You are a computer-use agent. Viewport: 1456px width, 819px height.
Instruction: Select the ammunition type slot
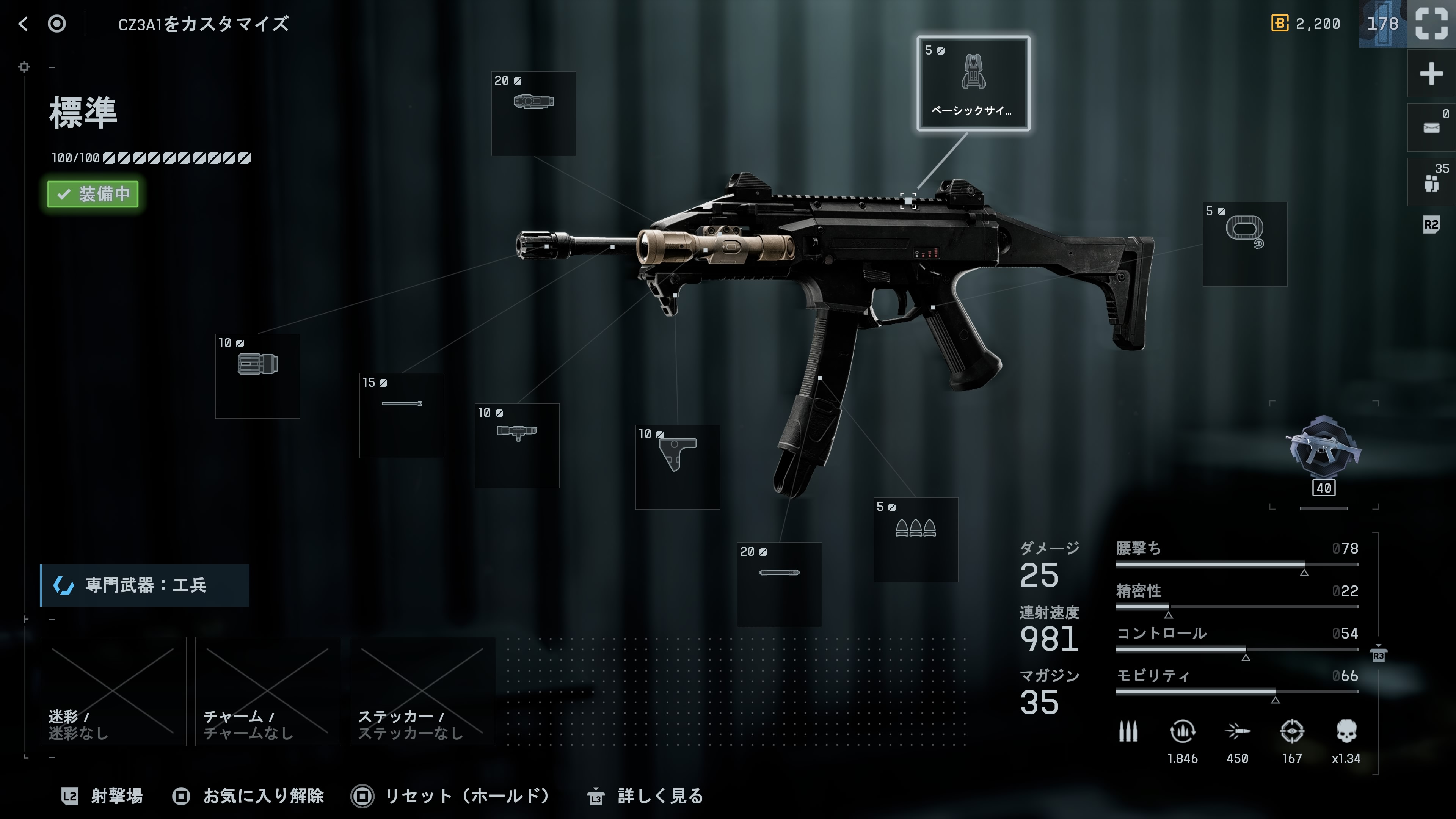(916, 540)
